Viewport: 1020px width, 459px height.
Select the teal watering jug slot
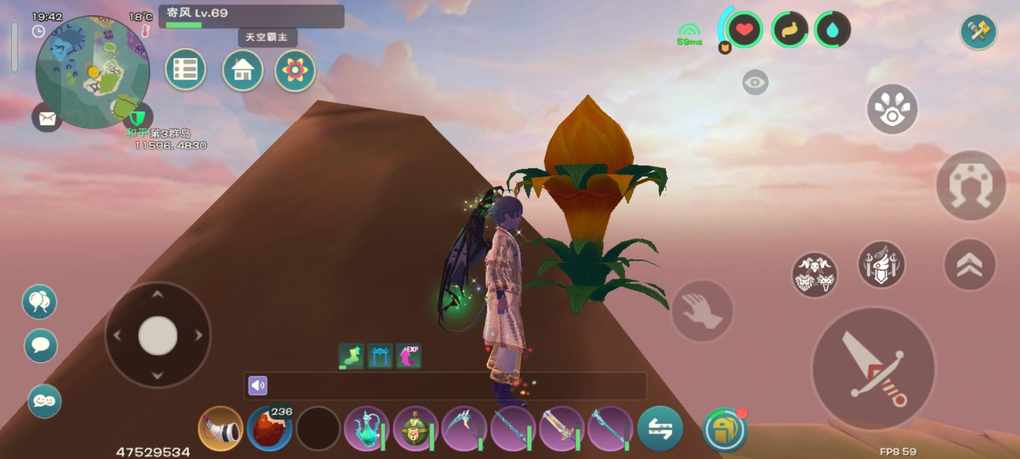(365, 429)
